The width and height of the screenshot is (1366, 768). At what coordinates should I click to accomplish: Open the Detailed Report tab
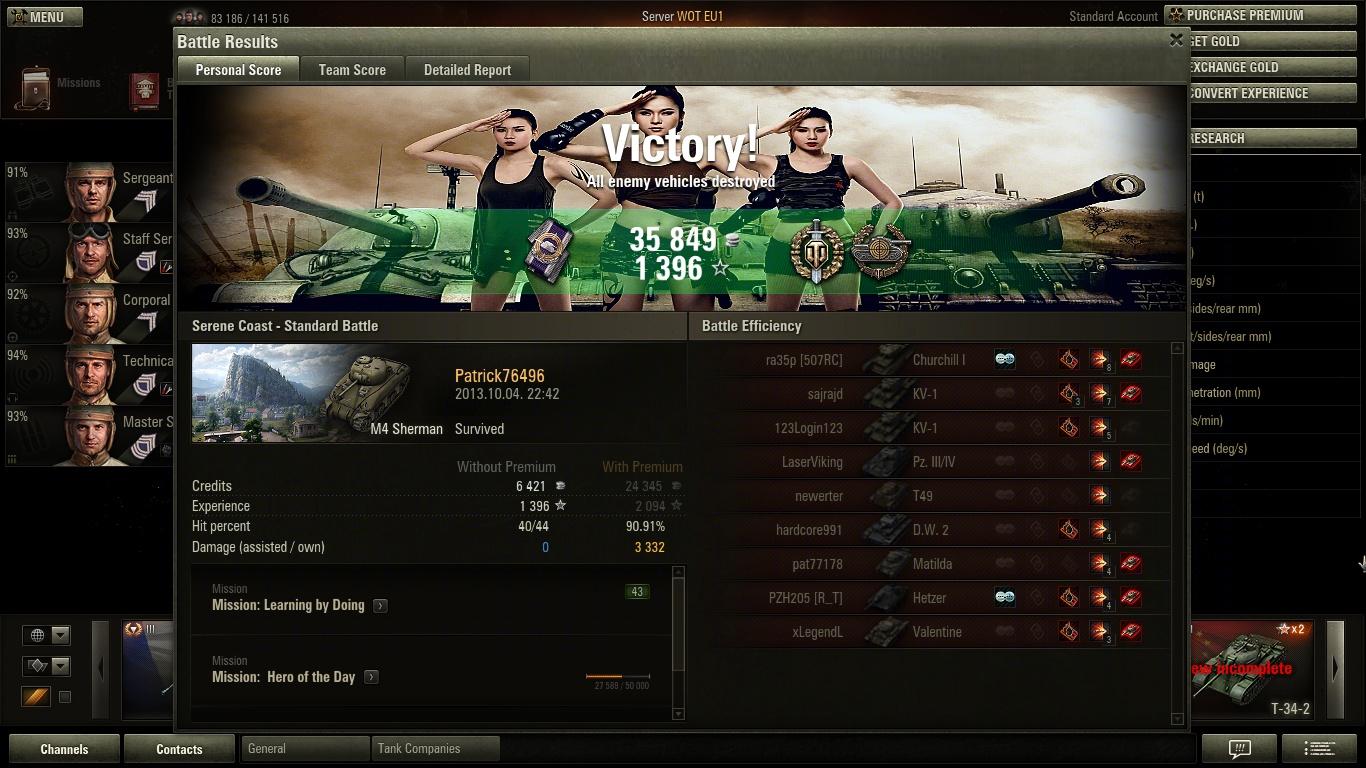click(467, 70)
